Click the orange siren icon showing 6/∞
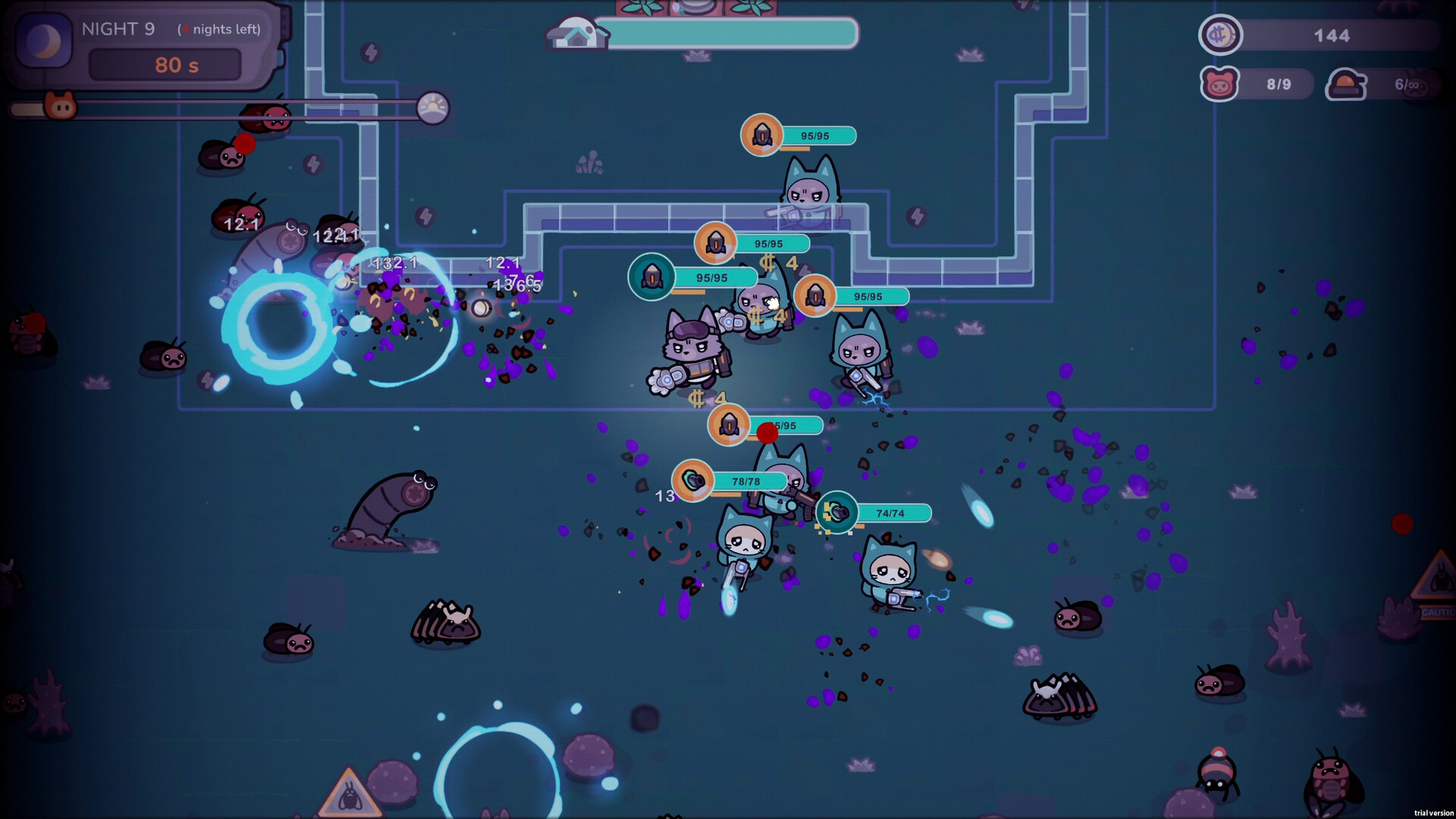This screenshot has height=819, width=1456. pos(1347,83)
